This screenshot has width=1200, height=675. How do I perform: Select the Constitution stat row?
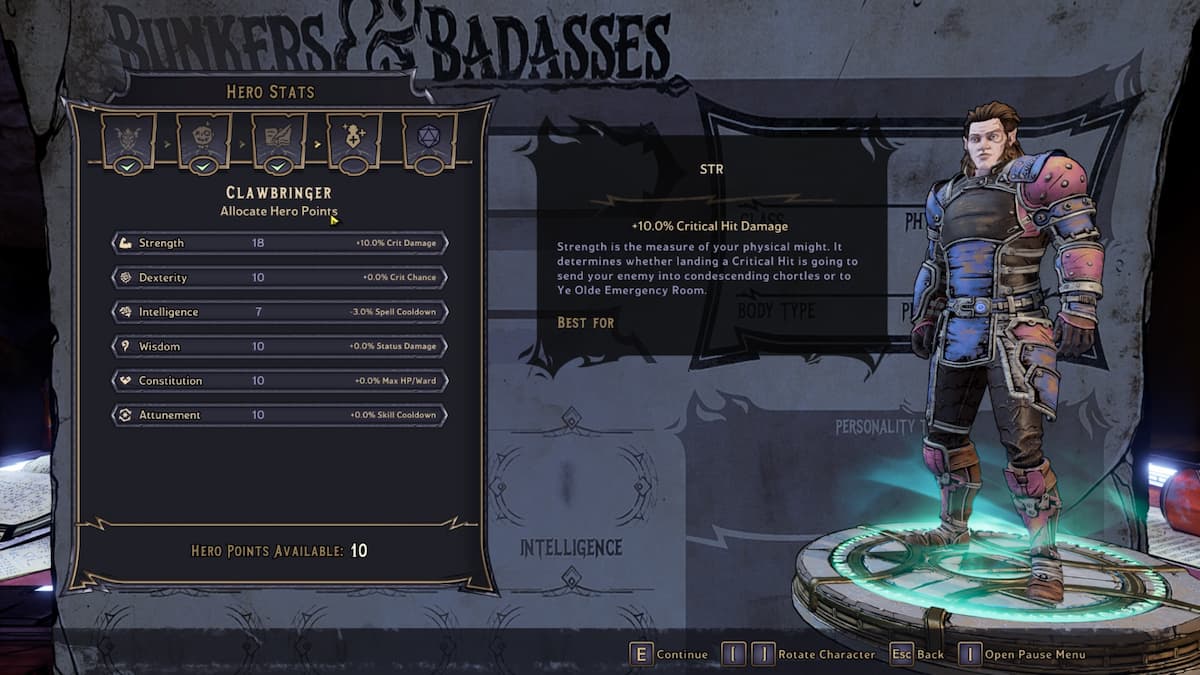tap(279, 381)
